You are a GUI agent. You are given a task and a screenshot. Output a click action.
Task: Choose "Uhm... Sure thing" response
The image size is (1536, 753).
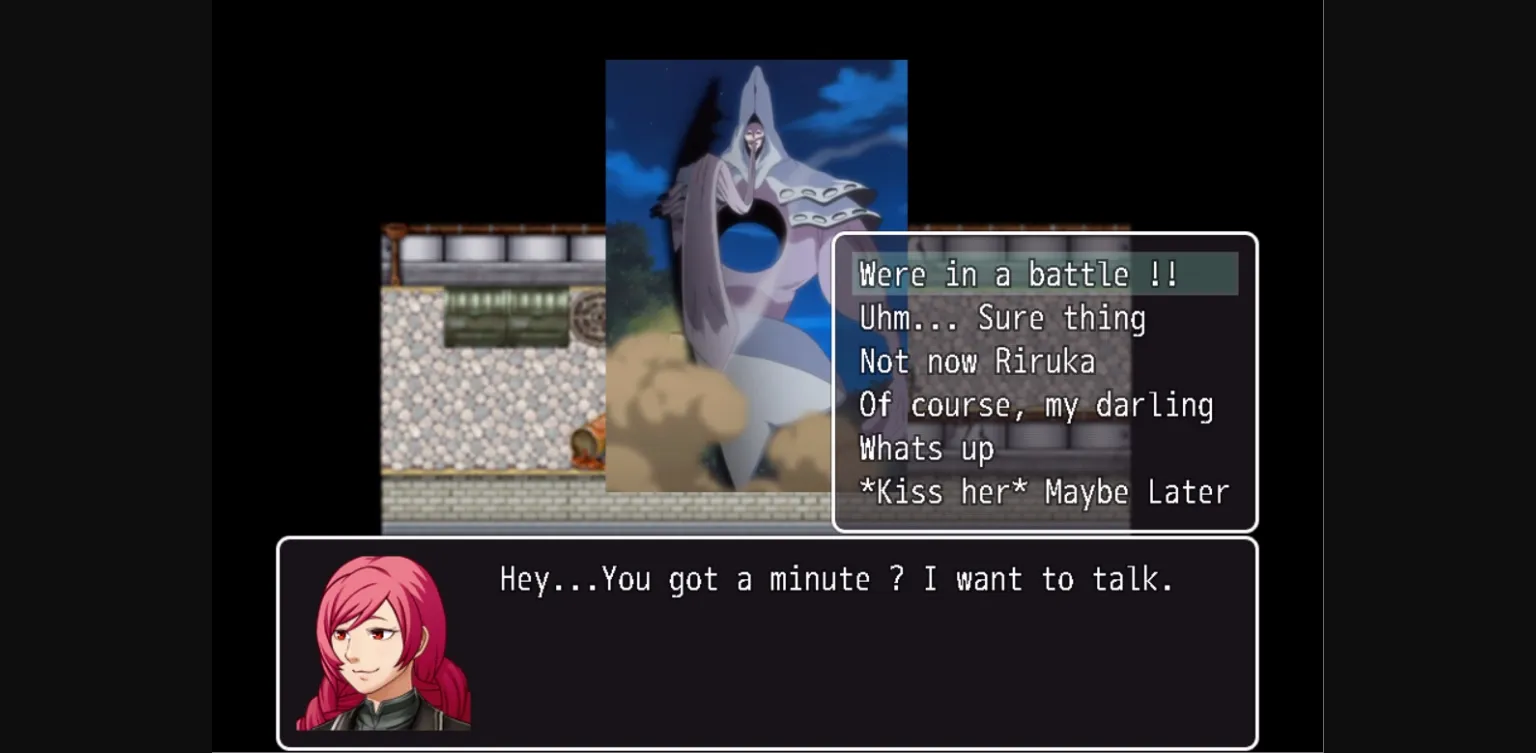1003,318
